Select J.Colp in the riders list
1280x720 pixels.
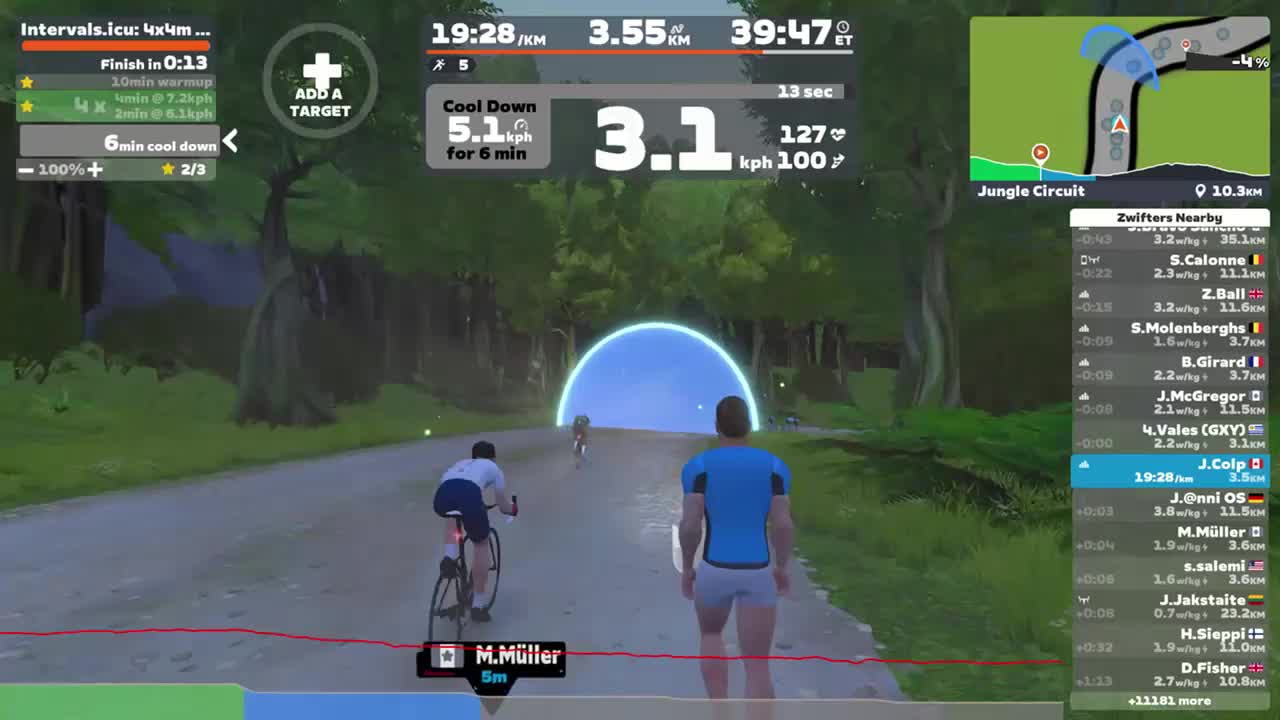(1170, 470)
